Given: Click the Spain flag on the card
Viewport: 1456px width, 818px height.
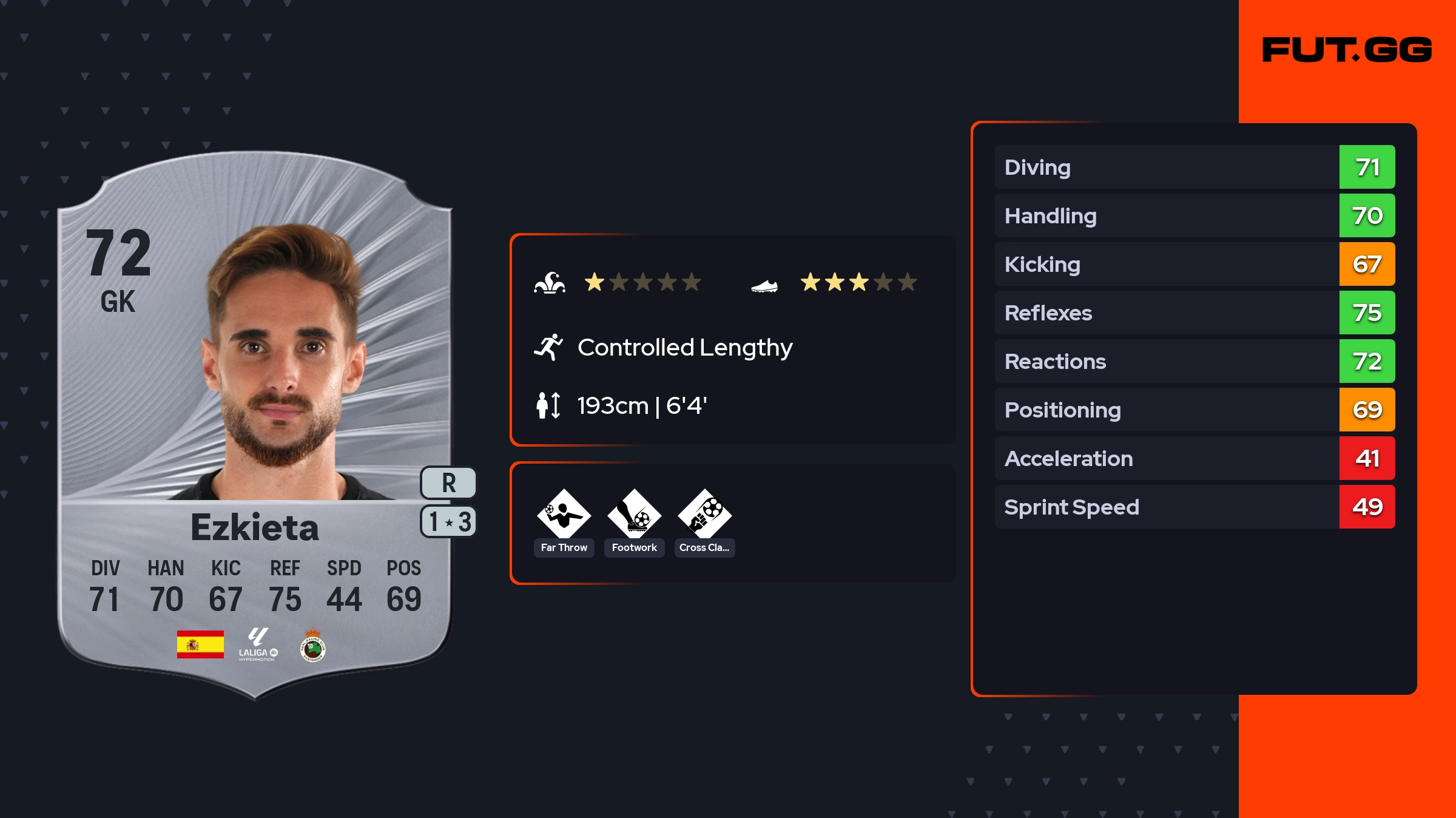Looking at the screenshot, I should point(200,644).
